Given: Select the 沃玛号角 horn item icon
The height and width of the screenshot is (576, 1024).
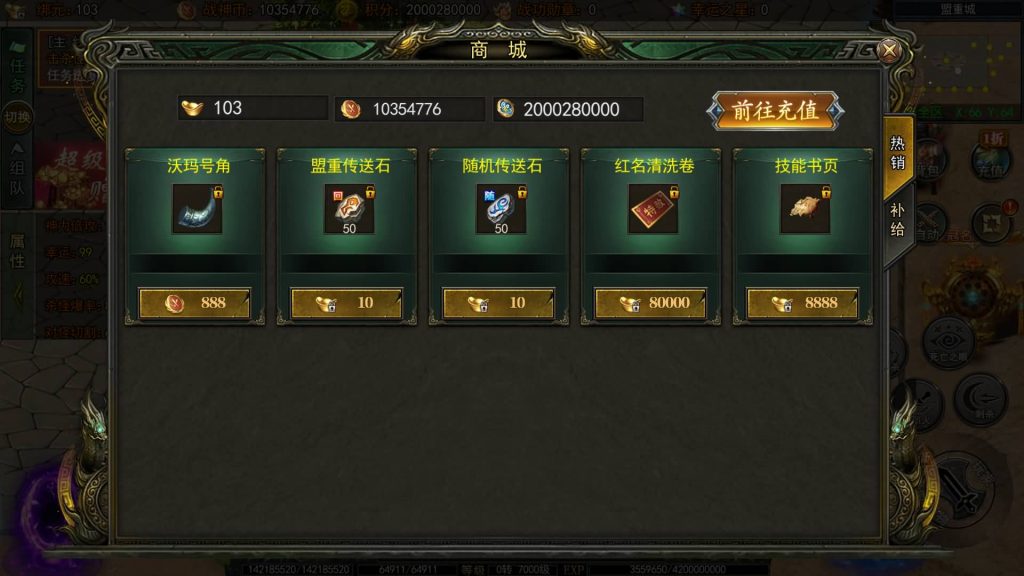Looking at the screenshot, I should (x=196, y=209).
